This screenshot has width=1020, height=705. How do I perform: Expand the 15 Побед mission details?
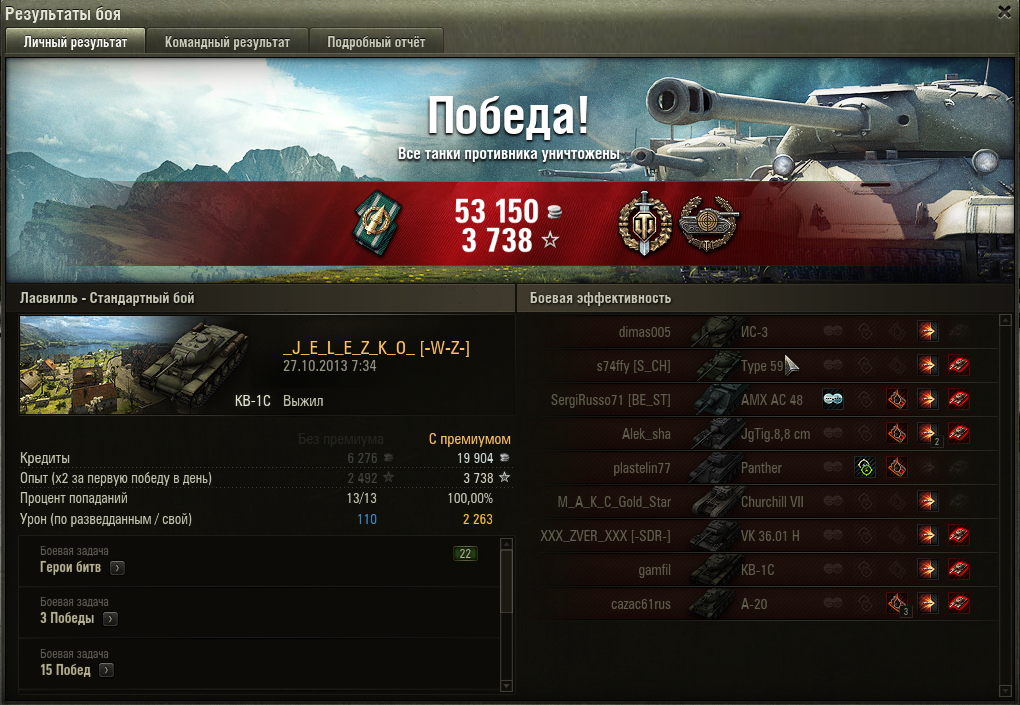click(107, 670)
